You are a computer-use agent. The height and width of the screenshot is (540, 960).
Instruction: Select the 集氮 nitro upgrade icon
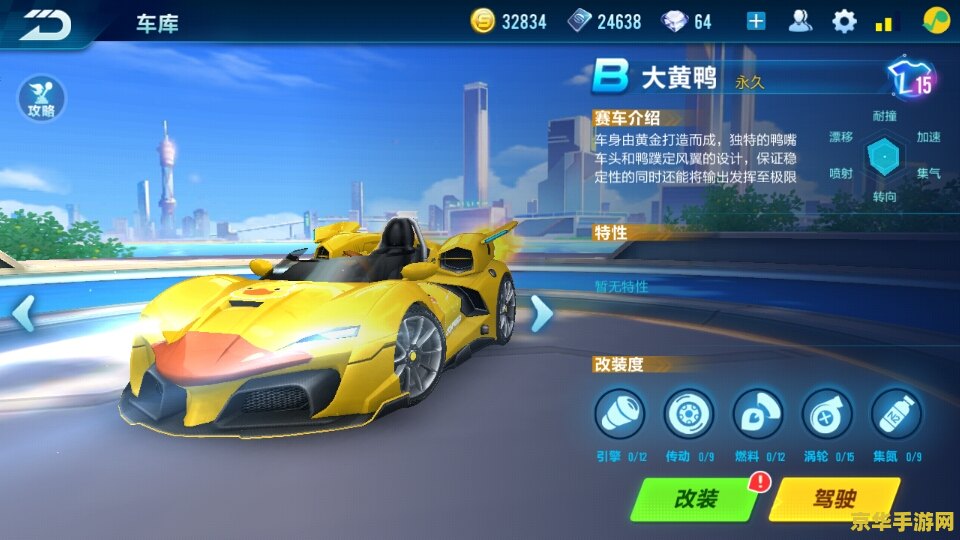pyautogui.click(x=896, y=414)
